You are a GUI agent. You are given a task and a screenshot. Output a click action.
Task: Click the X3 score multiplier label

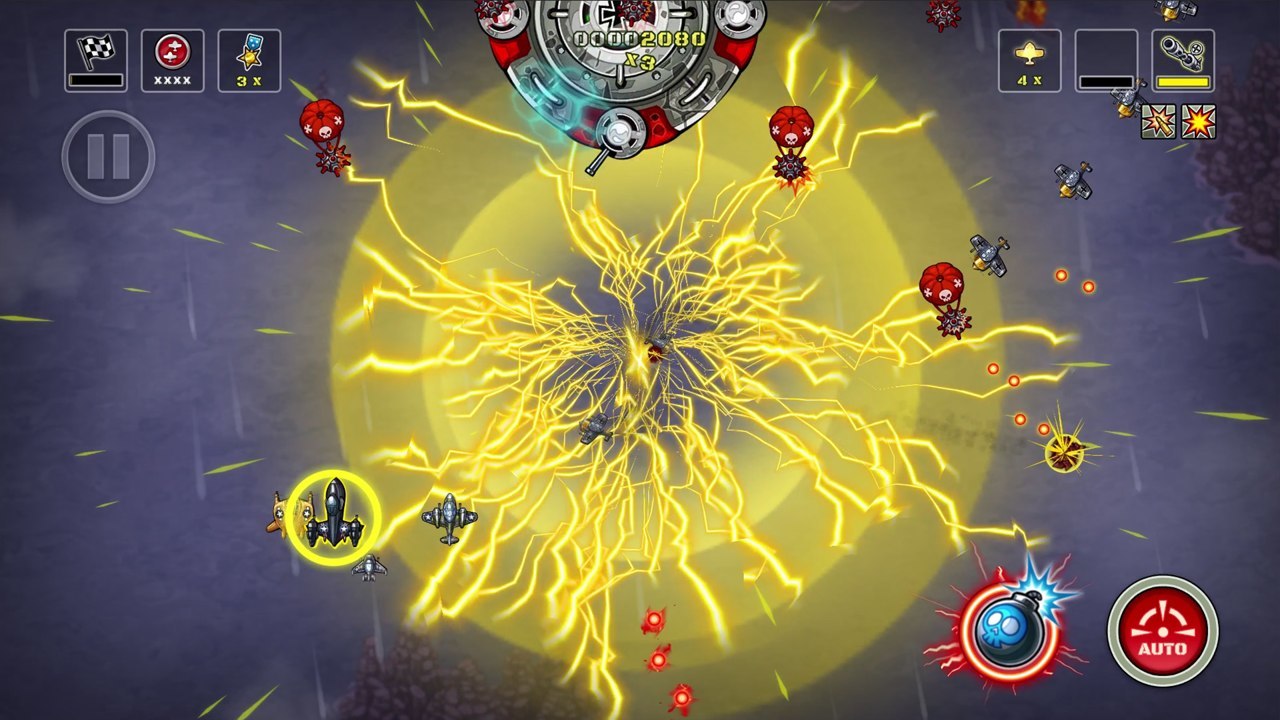point(640,60)
